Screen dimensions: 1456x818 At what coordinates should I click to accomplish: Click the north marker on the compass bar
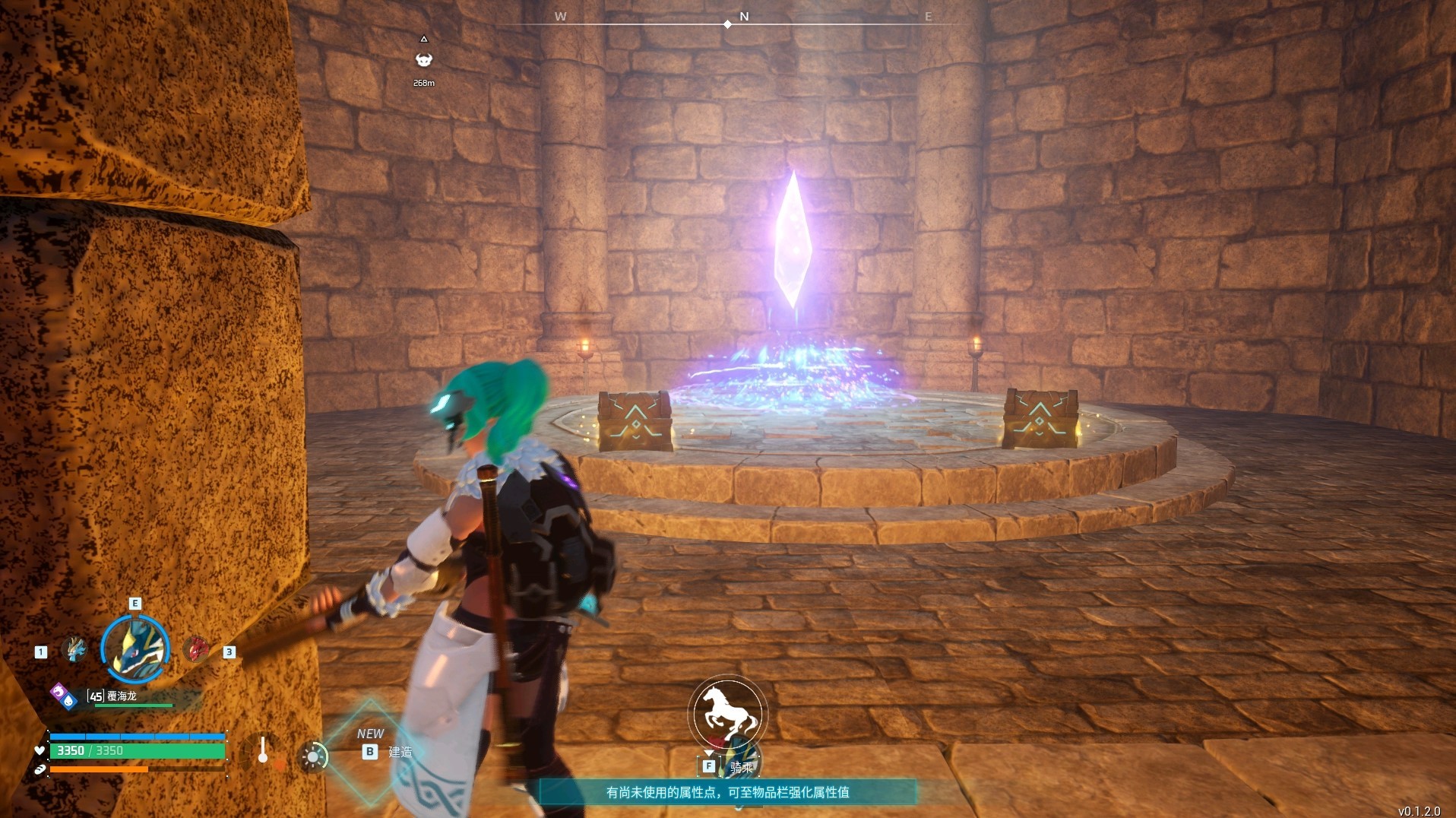click(744, 17)
